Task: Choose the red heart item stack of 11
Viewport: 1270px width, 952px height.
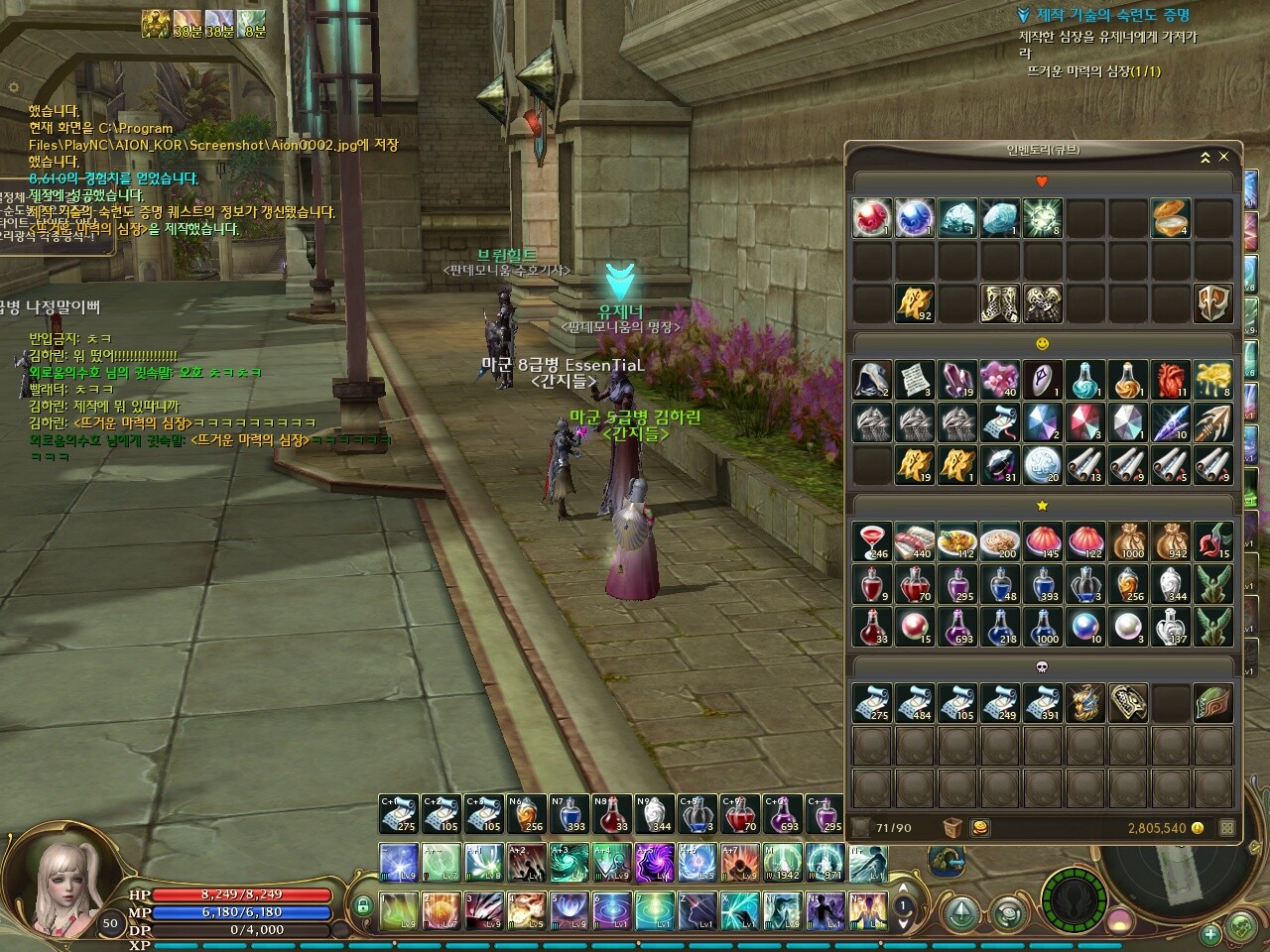Action: (x=1171, y=379)
